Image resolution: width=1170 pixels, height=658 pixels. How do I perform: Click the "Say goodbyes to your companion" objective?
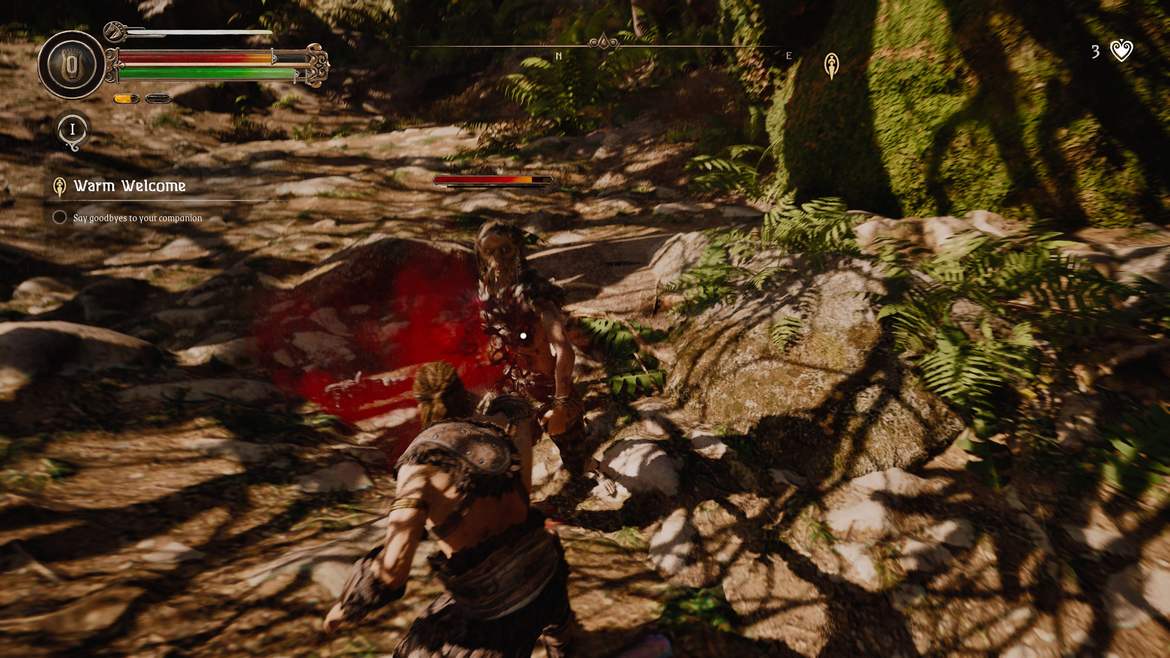click(137, 218)
